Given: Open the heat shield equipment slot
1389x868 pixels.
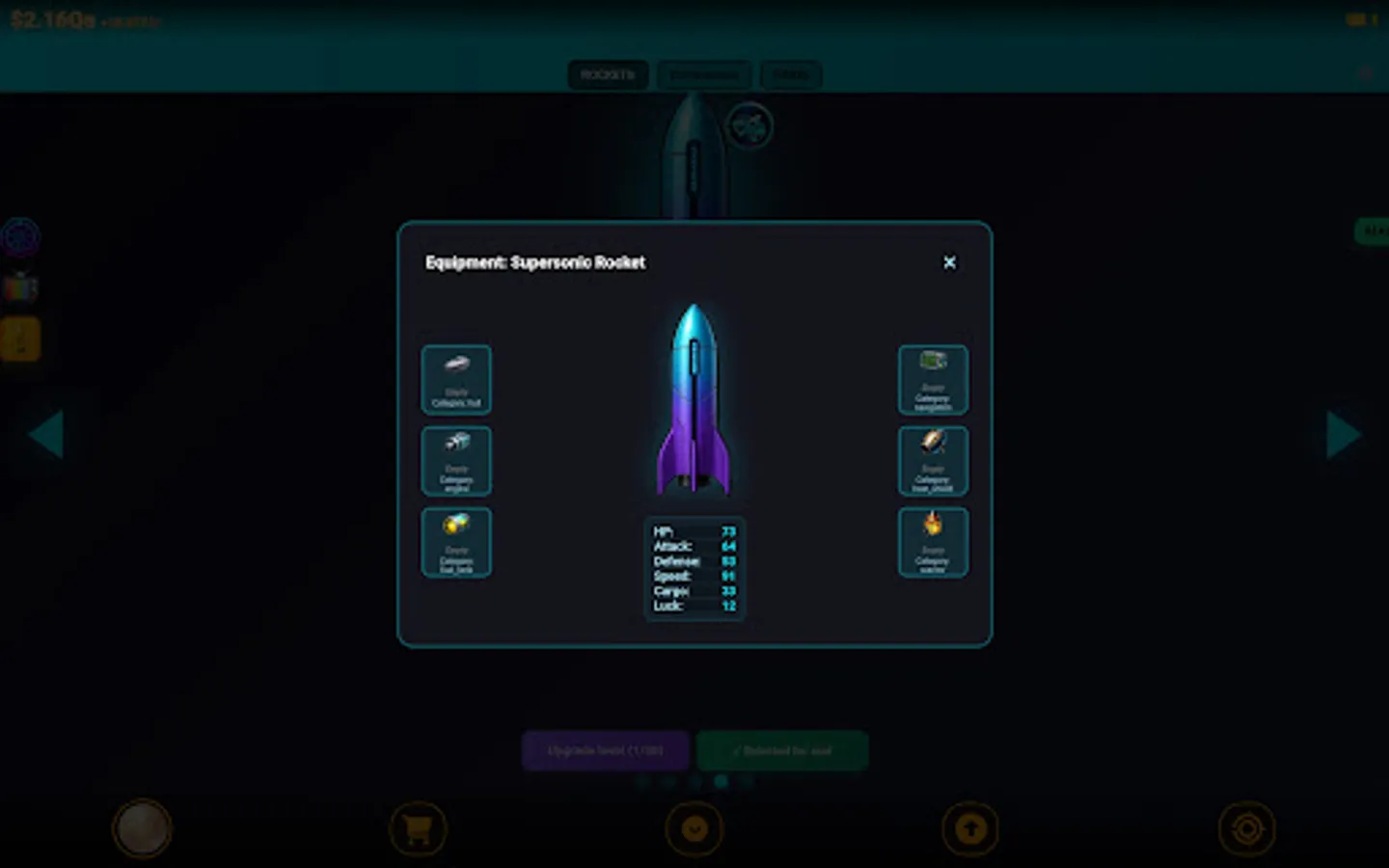Looking at the screenshot, I should [x=932, y=461].
